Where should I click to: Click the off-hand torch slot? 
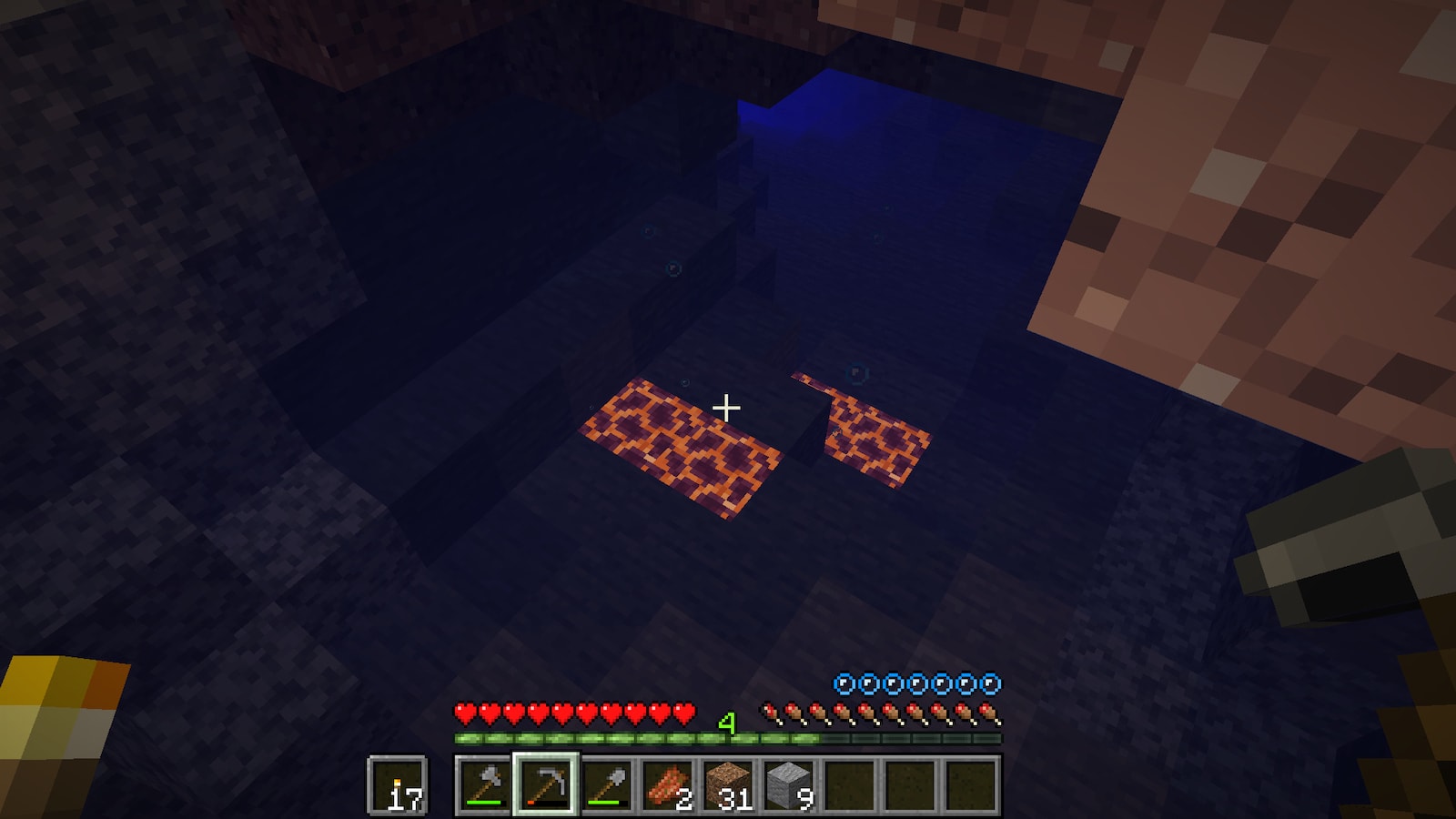(x=398, y=785)
